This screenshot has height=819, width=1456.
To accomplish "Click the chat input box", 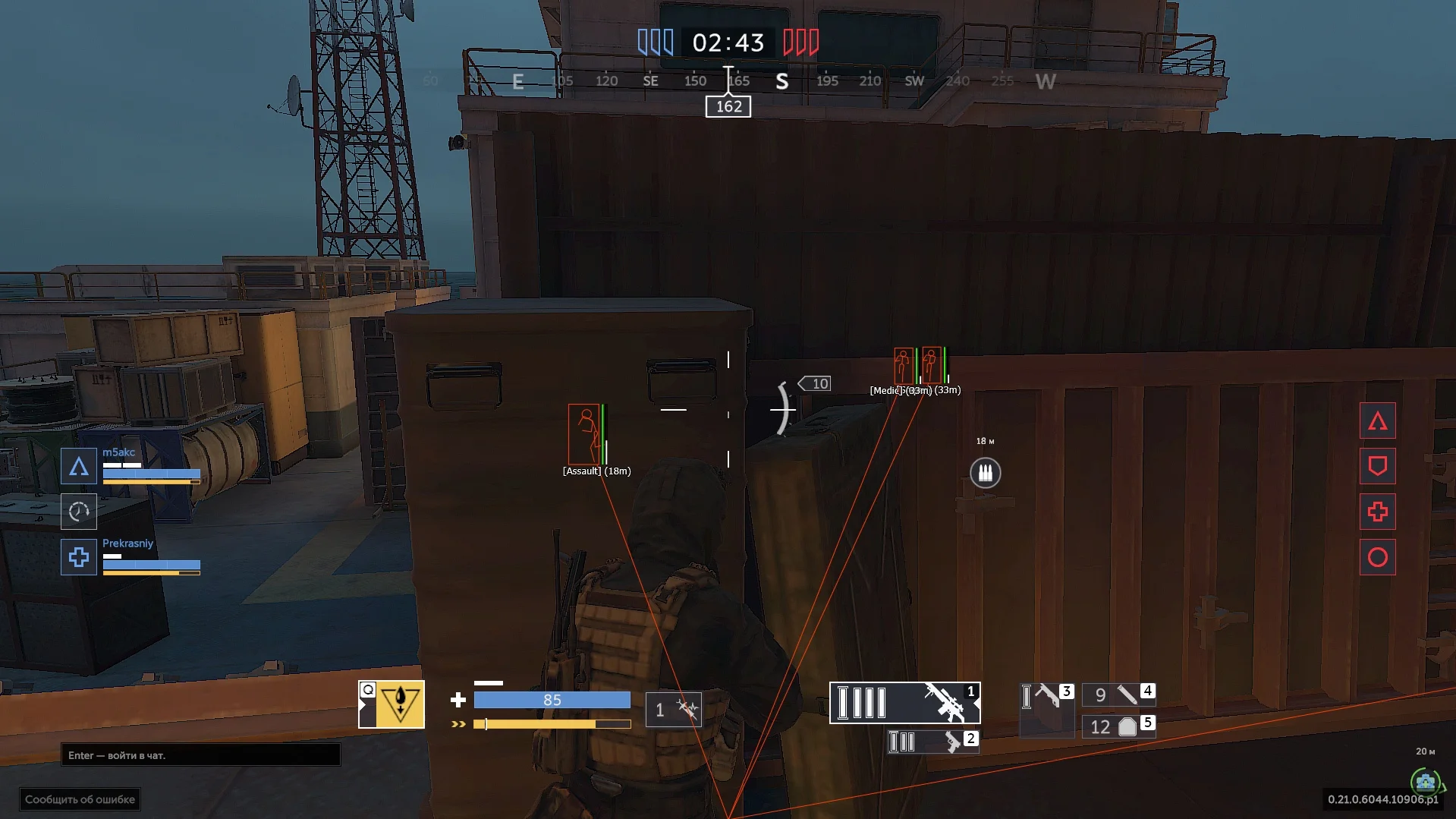I will [200, 755].
